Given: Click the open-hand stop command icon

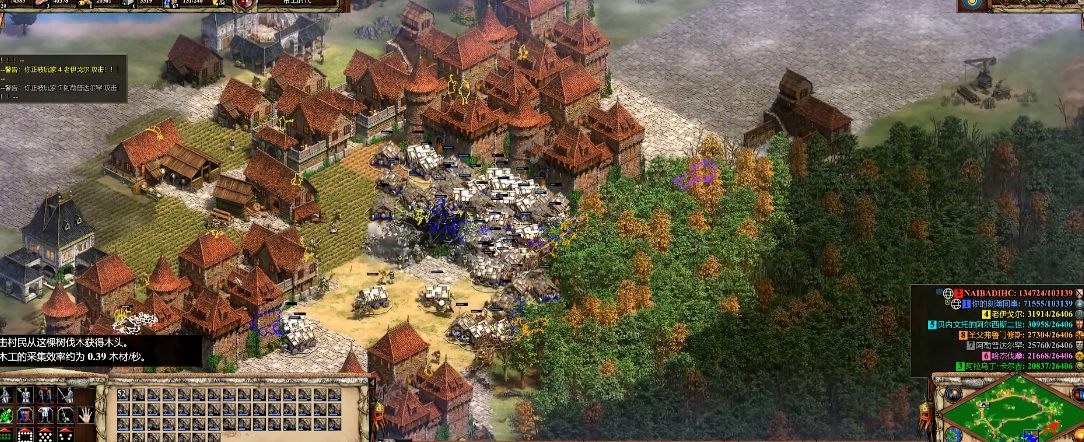Looking at the screenshot, I should [x=87, y=416].
